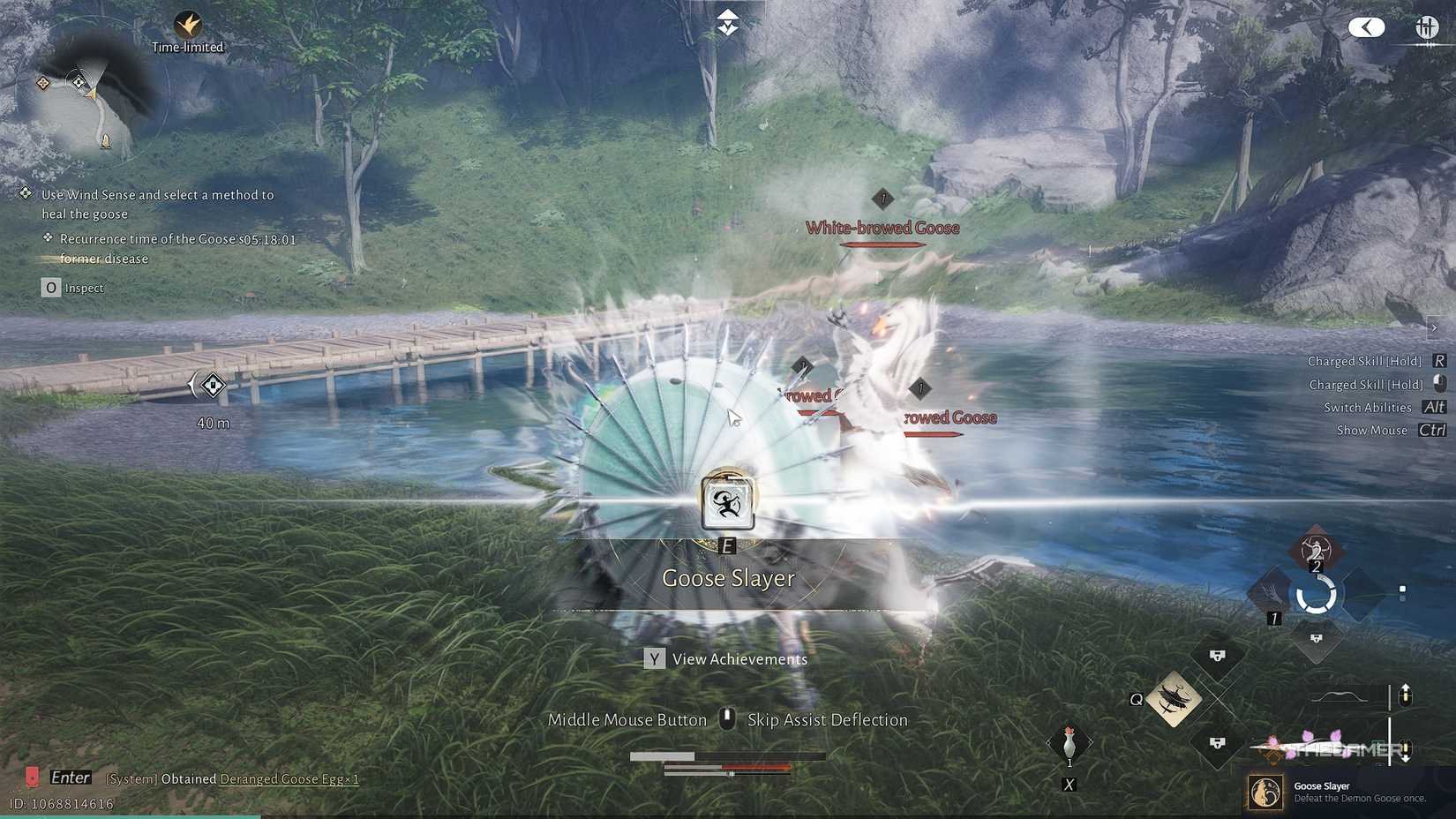Collapse the HUD with the top-right back chevron

coord(1366,27)
